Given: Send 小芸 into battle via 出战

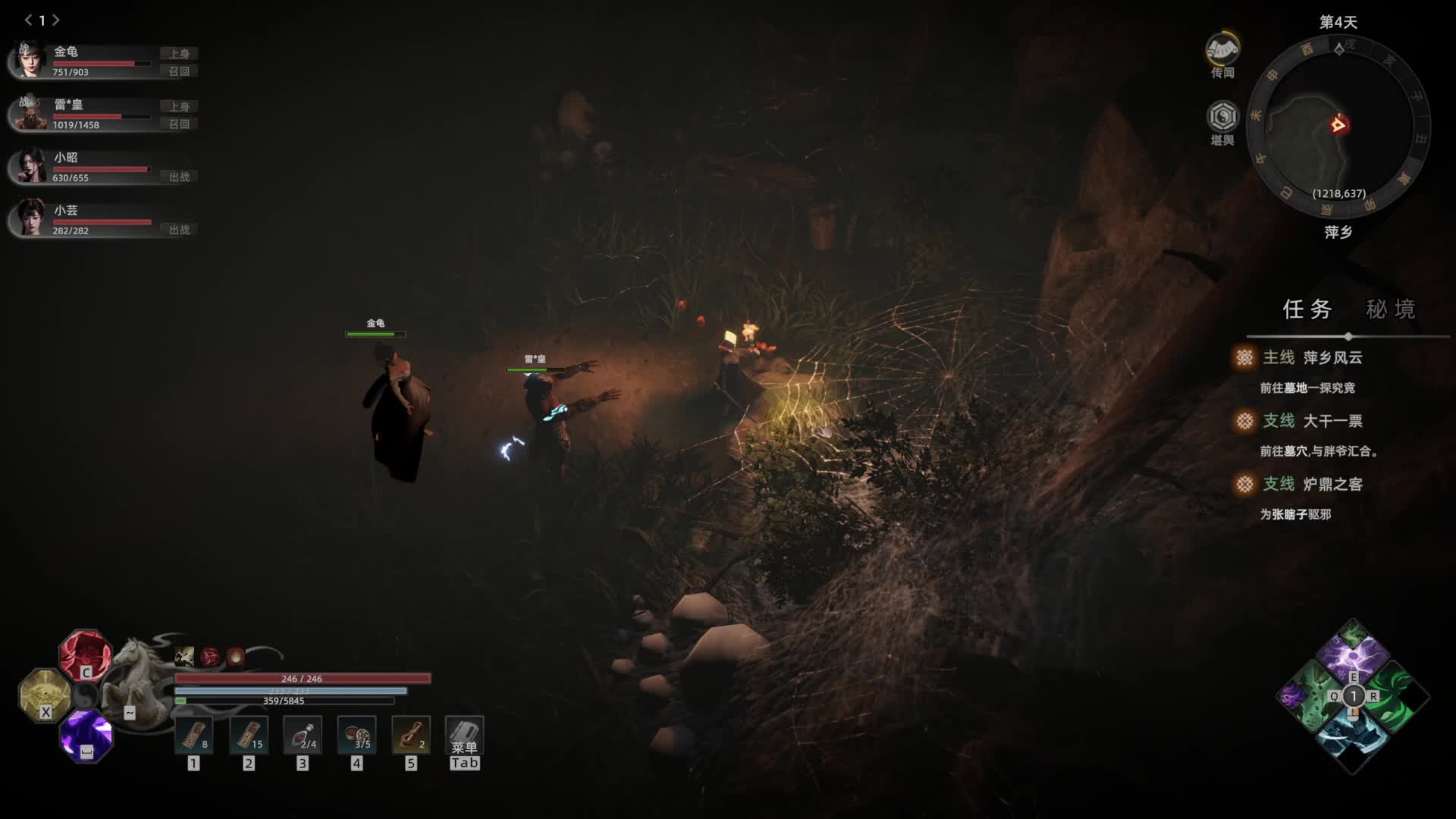Looking at the screenshot, I should 179,230.
